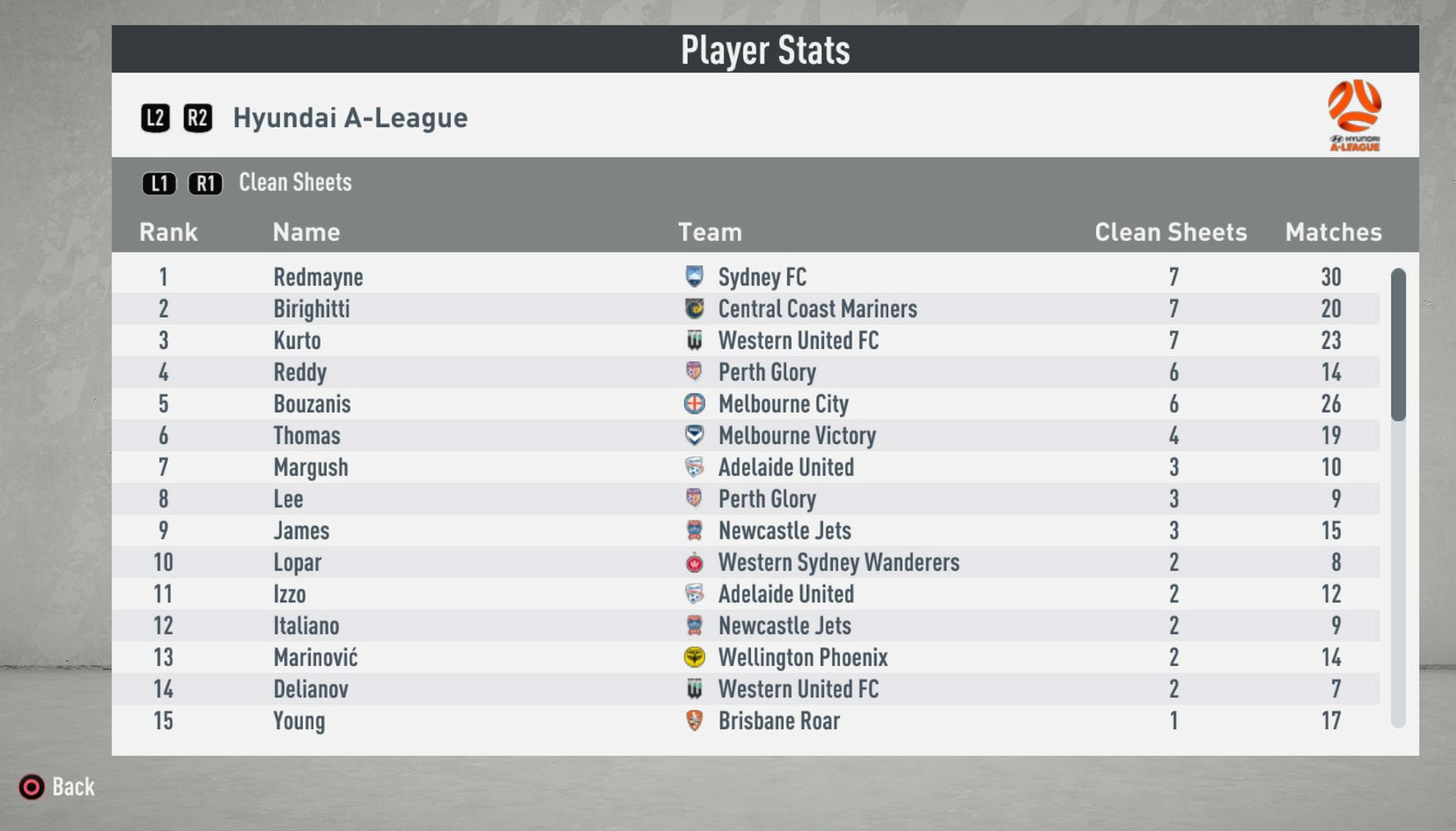Click the Melbourne Victory badge
The image size is (1456, 831).
pos(695,436)
